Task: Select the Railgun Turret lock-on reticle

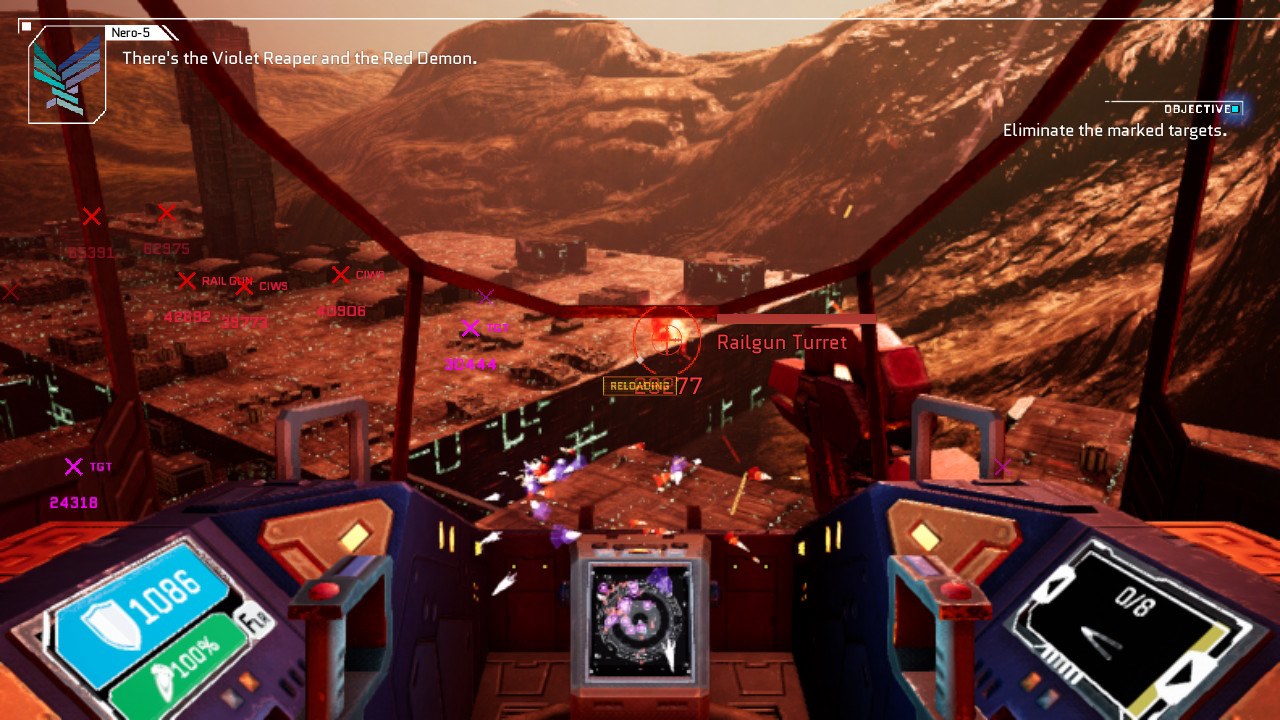Action: tap(667, 342)
